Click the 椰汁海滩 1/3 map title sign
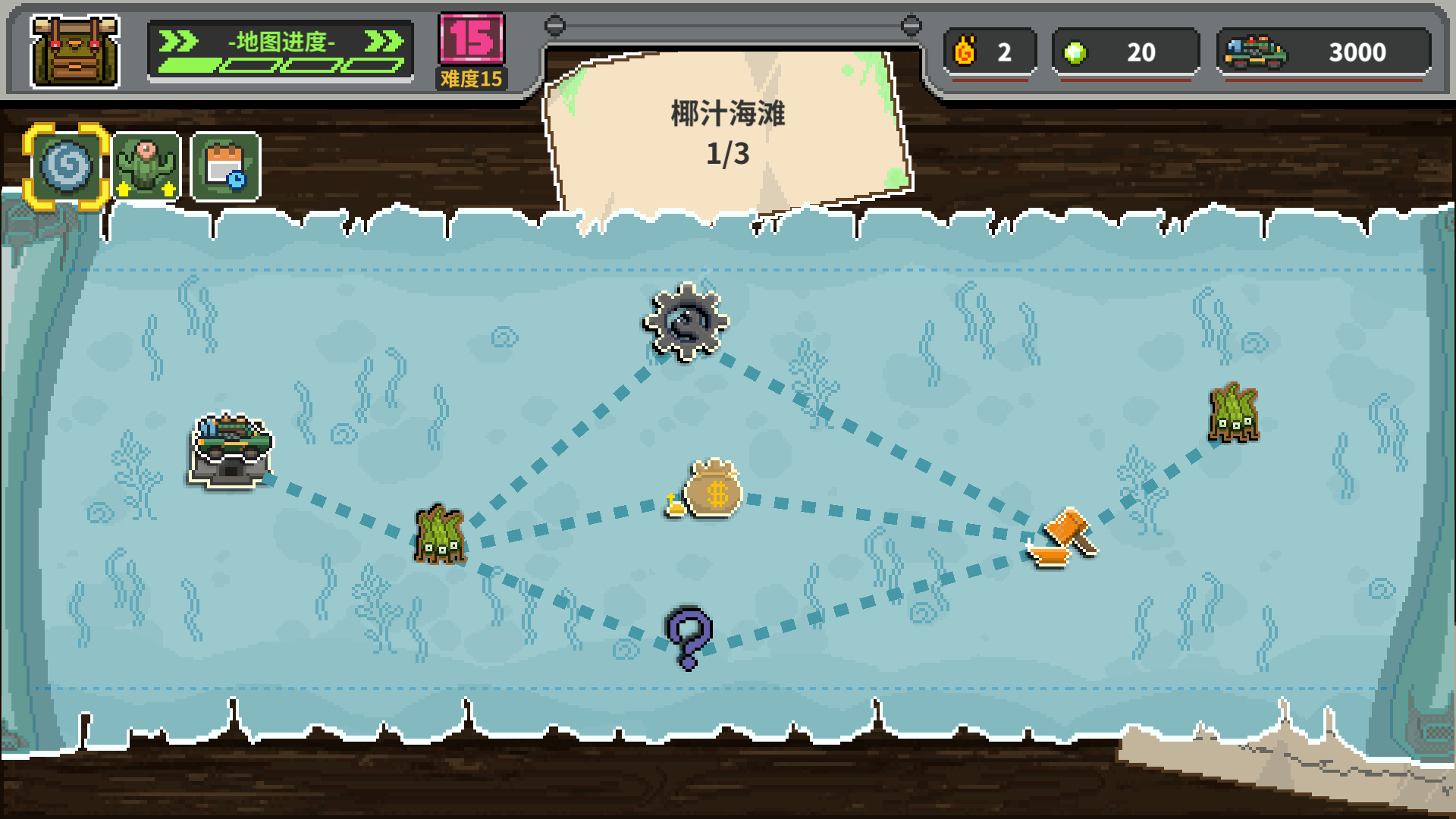This screenshot has height=819, width=1456. click(726, 133)
